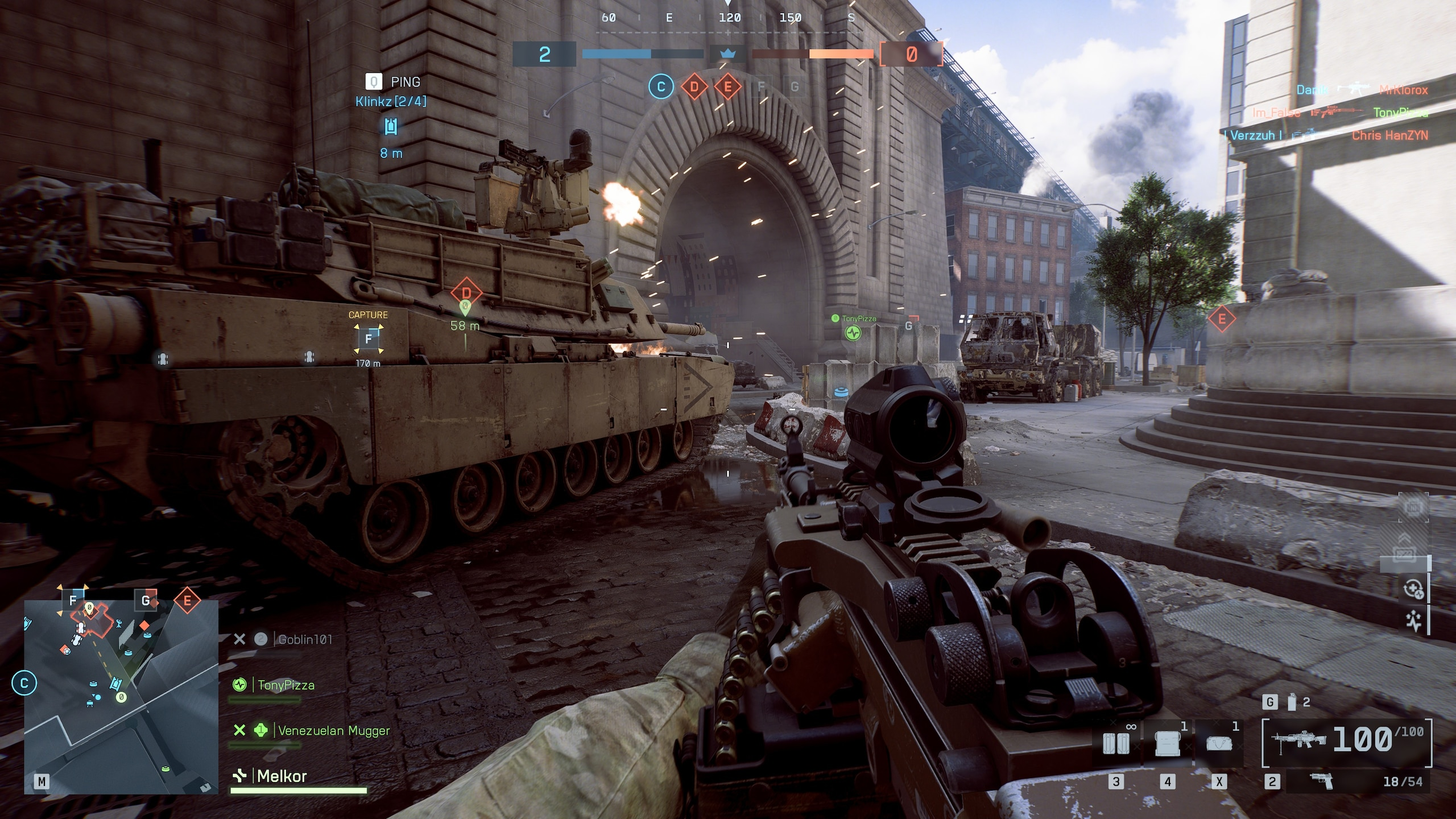Select objective D in the objective bar
This screenshot has height=819, width=1456.
pos(694,87)
